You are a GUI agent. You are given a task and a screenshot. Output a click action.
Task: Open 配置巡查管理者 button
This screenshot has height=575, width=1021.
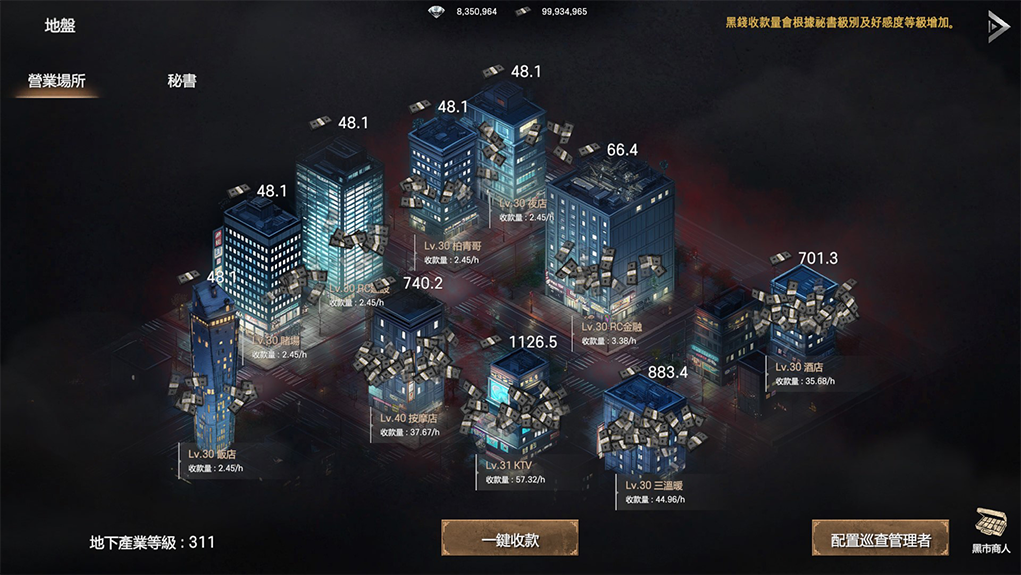click(880, 540)
